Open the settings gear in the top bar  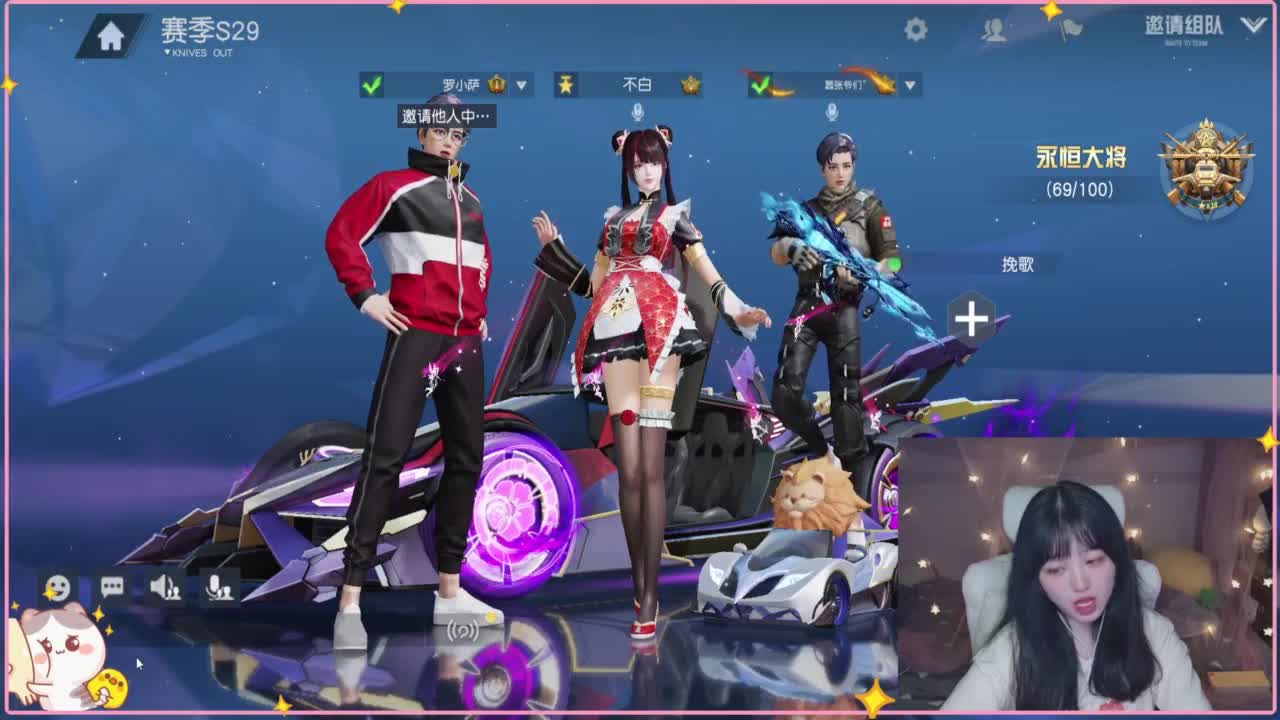coord(916,30)
